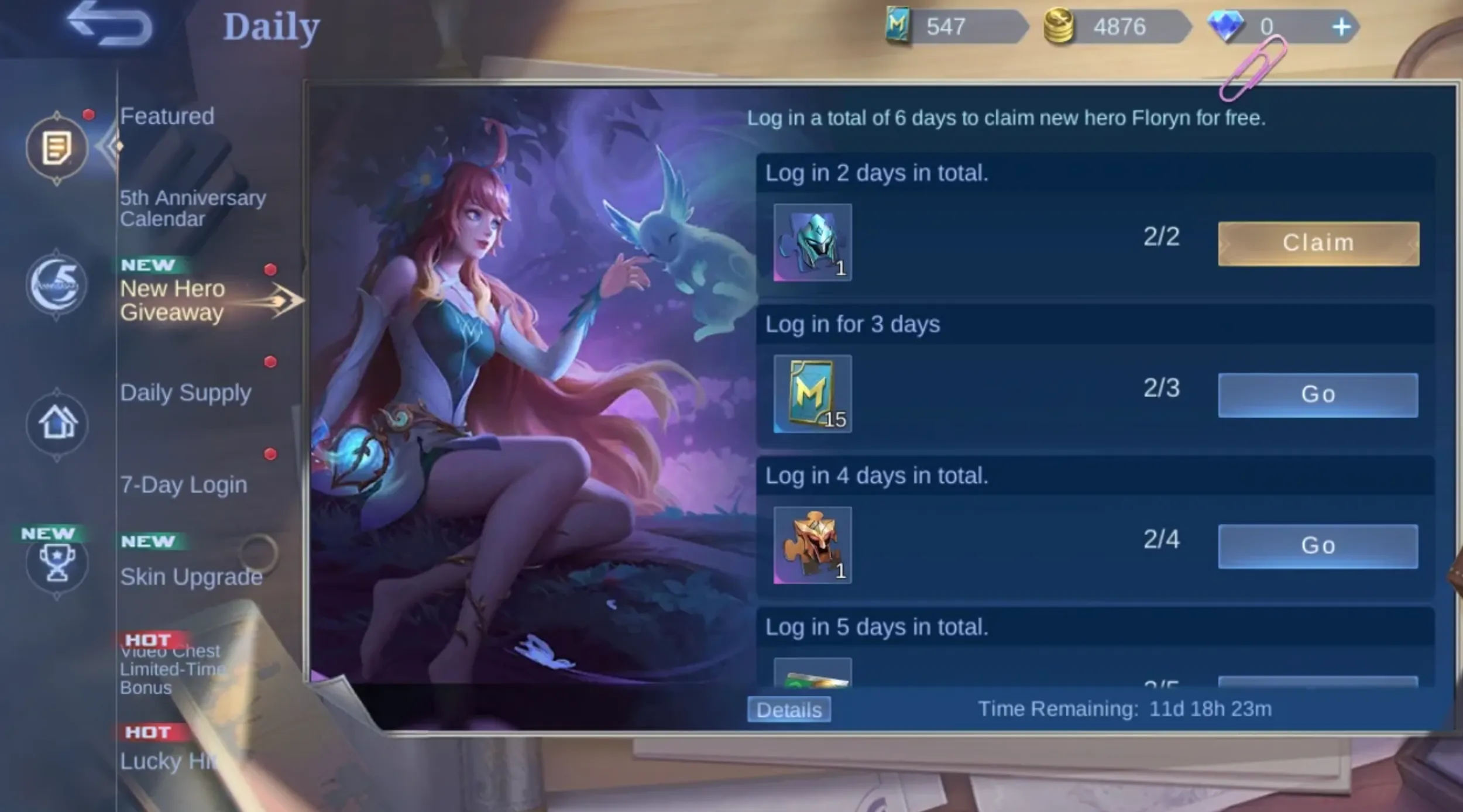Viewport: 1463px width, 812px height.
Task: Select the 7-Day Login tab
Action: pyautogui.click(x=184, y=484)
